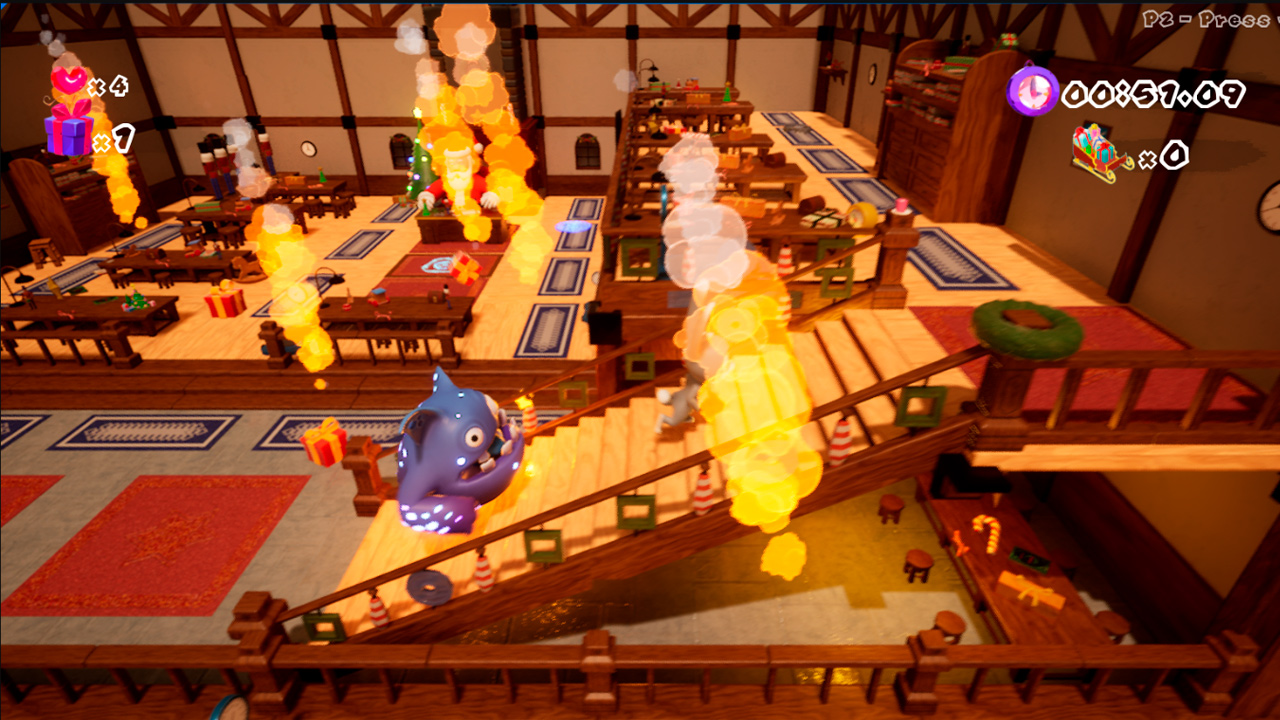
Task: Click the purple clock timer icon
Action: click(x=1034, y=90)
